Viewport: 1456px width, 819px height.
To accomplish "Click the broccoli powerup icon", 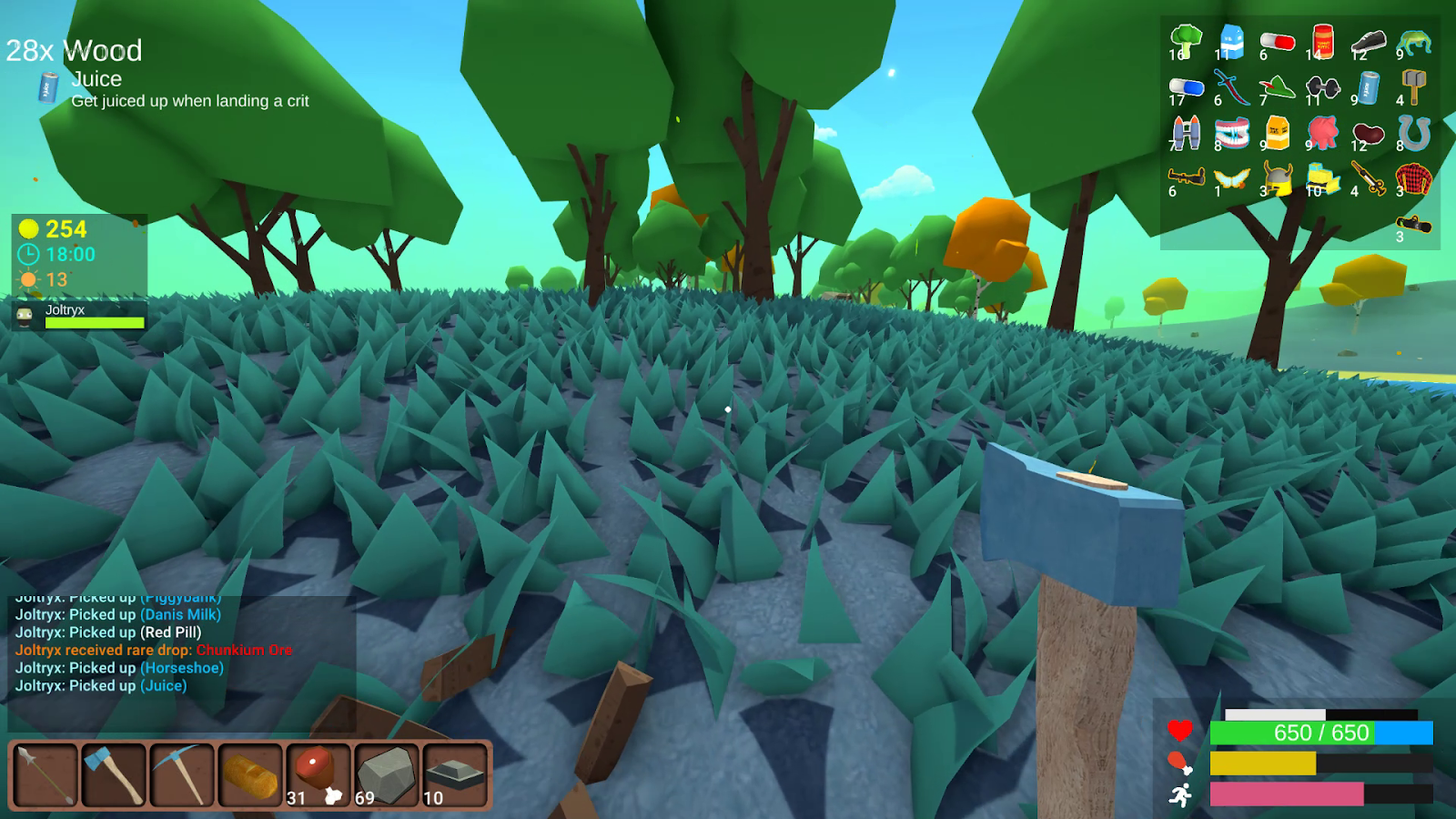I will coord(1186,42).
